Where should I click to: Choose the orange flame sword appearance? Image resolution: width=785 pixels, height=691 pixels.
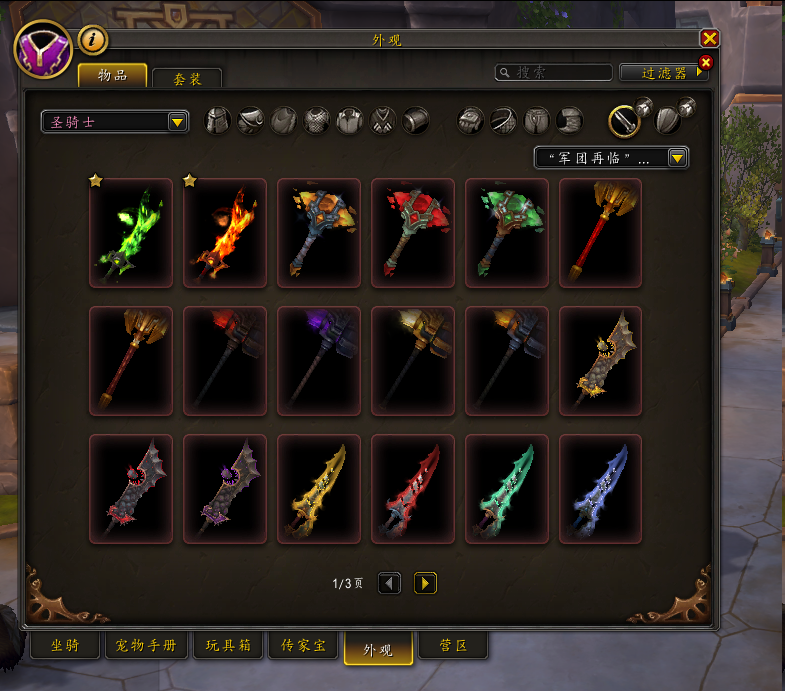point(225,233)
